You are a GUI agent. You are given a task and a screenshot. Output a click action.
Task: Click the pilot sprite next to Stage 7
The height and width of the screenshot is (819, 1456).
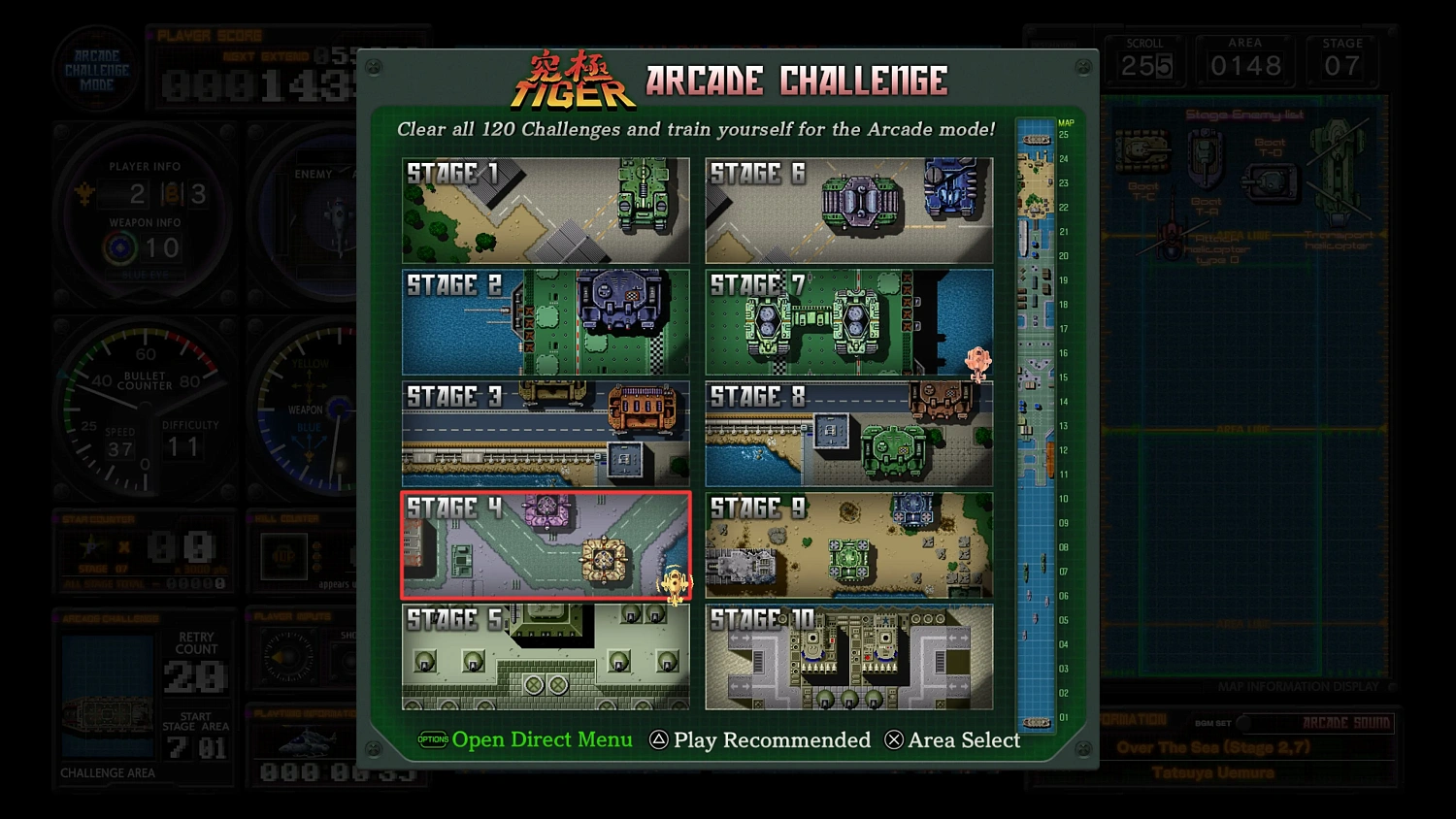point(977,362)
